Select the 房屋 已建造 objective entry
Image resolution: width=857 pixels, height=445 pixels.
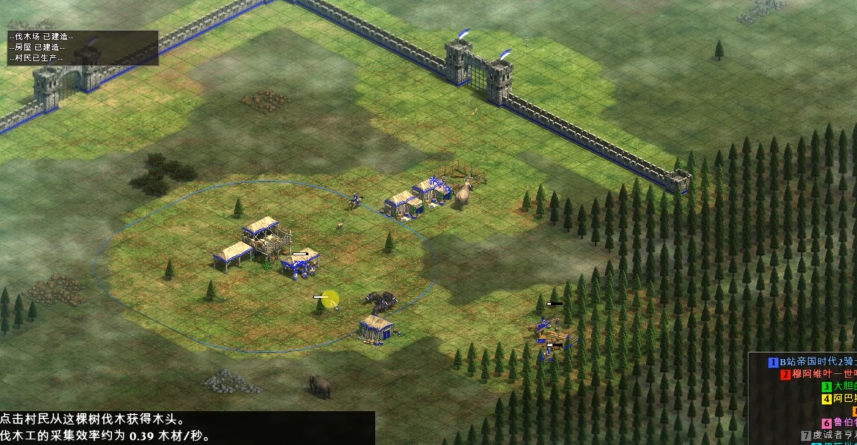coord(38,47)
